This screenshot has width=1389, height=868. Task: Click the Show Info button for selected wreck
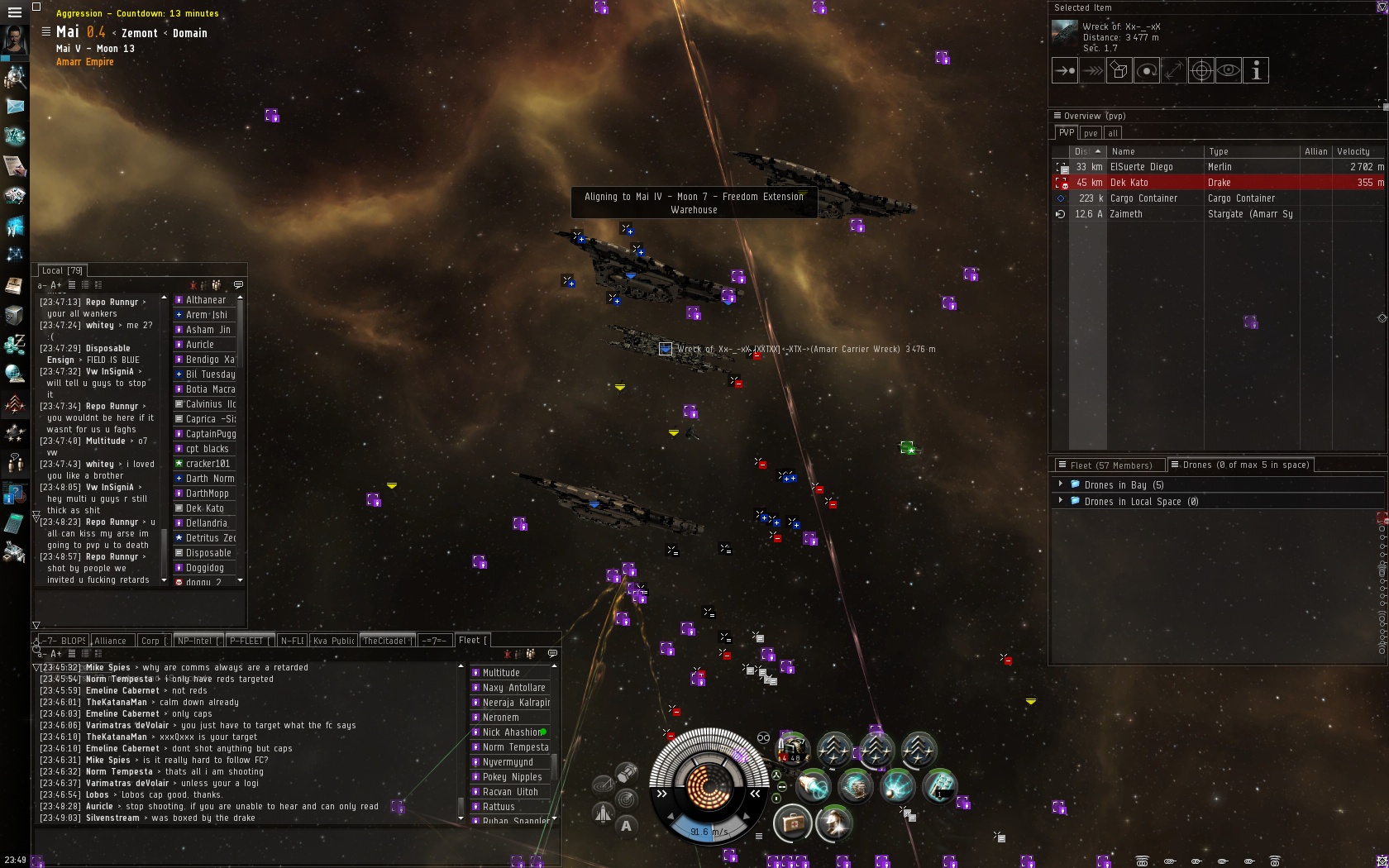[1256, 71]
